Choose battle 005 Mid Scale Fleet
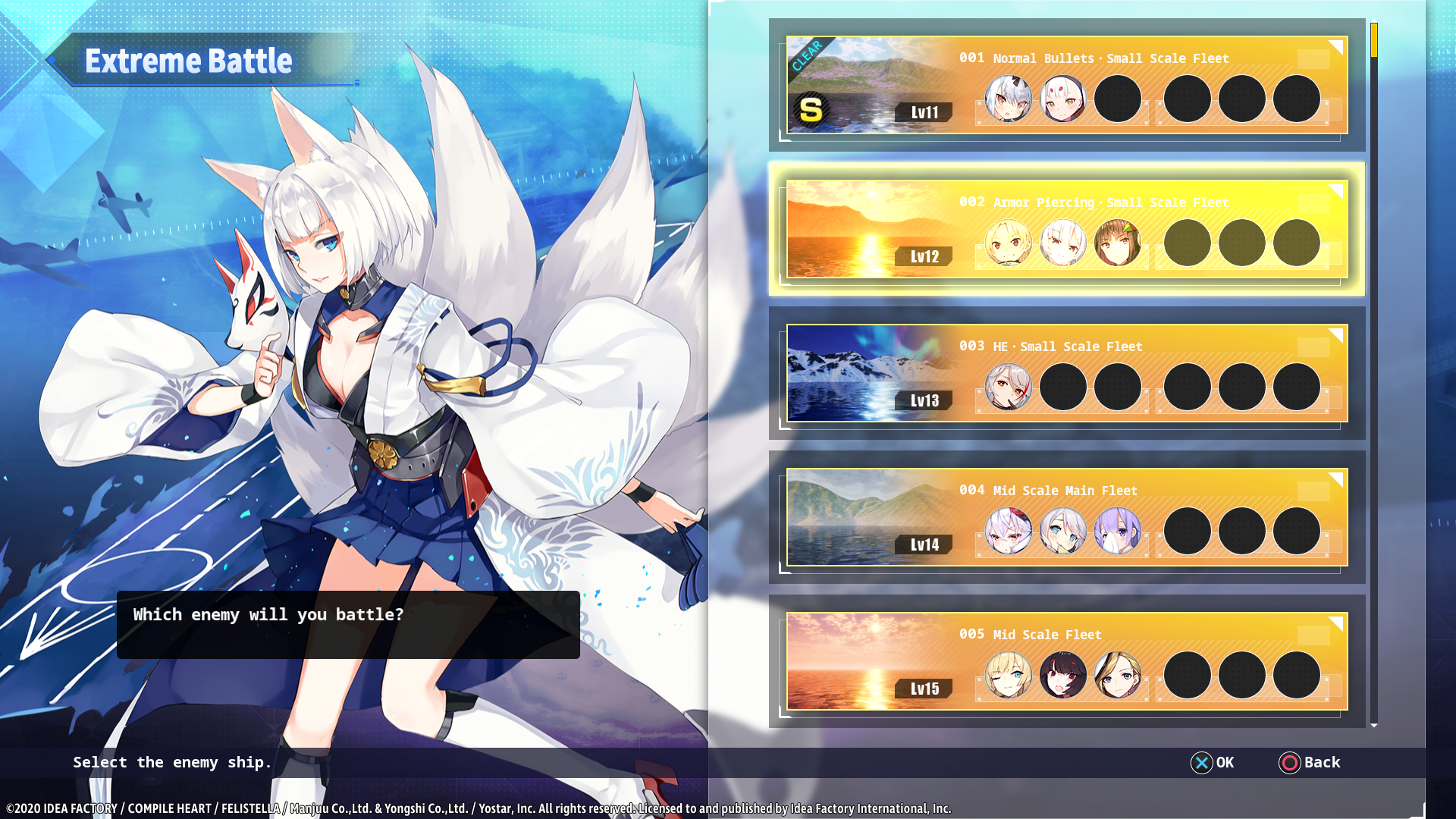The height and width of the screenshot is (819, 1456). [1066, 661]
